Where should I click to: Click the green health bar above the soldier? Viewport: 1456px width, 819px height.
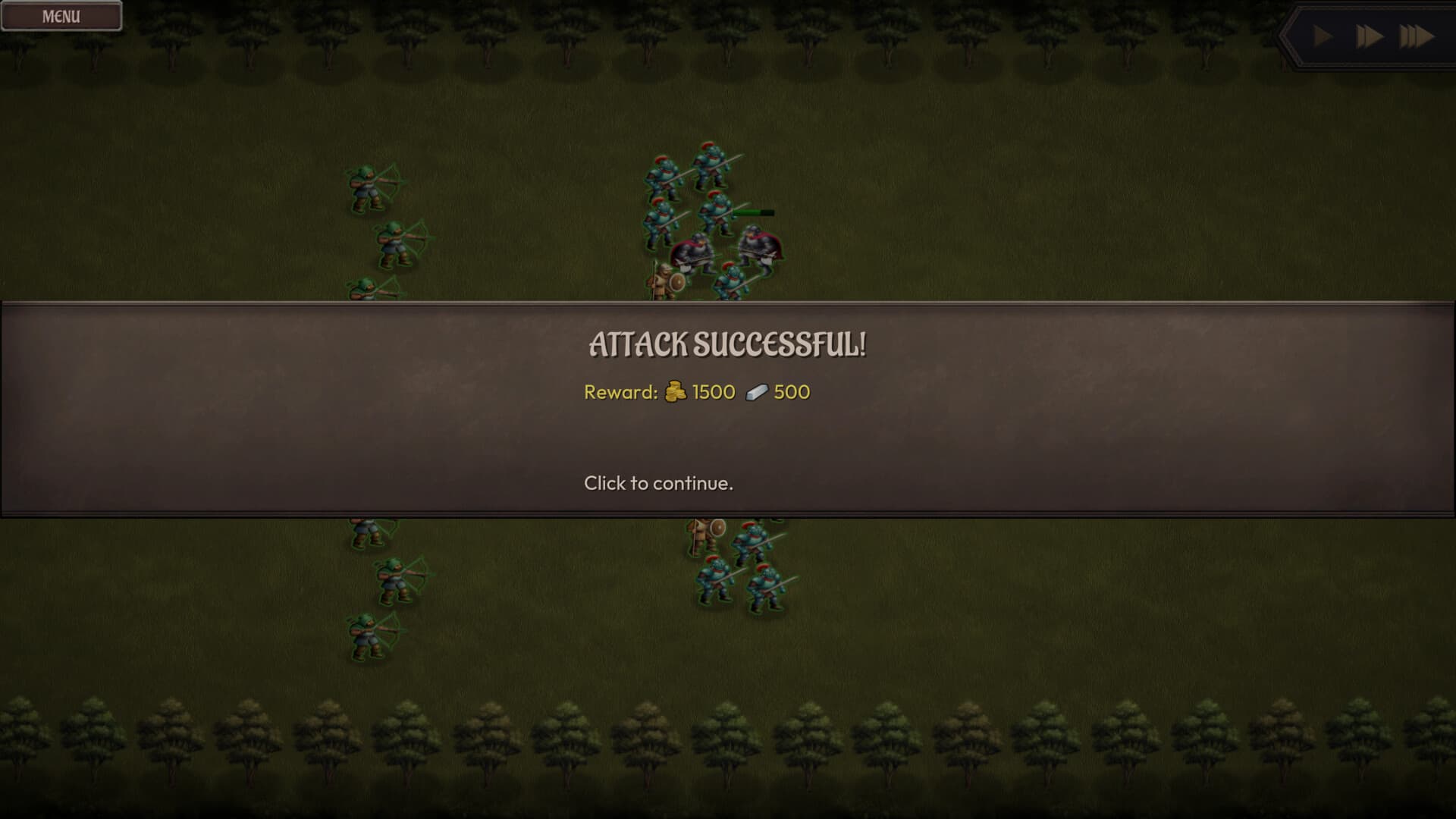[751, 212]
